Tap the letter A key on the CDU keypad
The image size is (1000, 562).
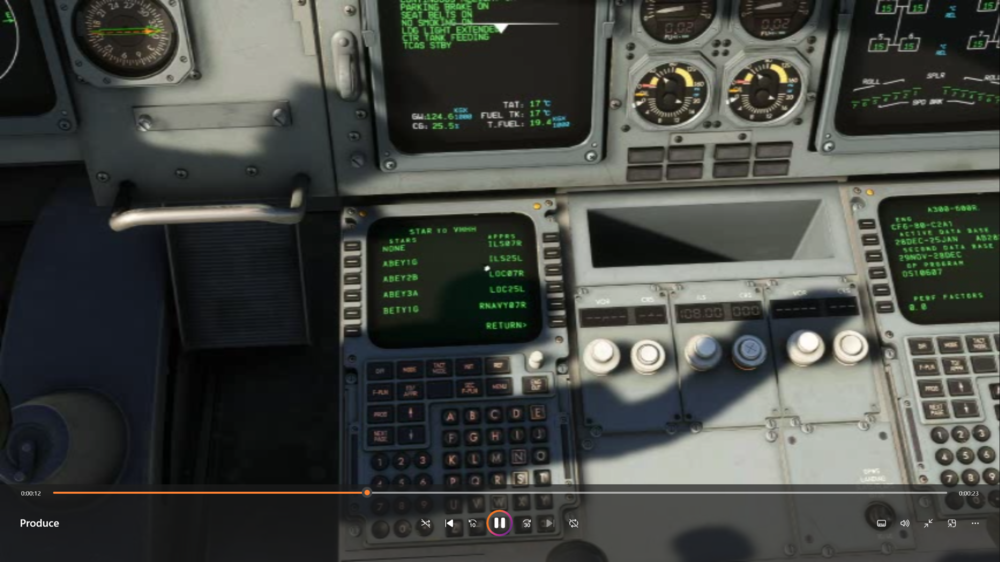tap(449, 416)
